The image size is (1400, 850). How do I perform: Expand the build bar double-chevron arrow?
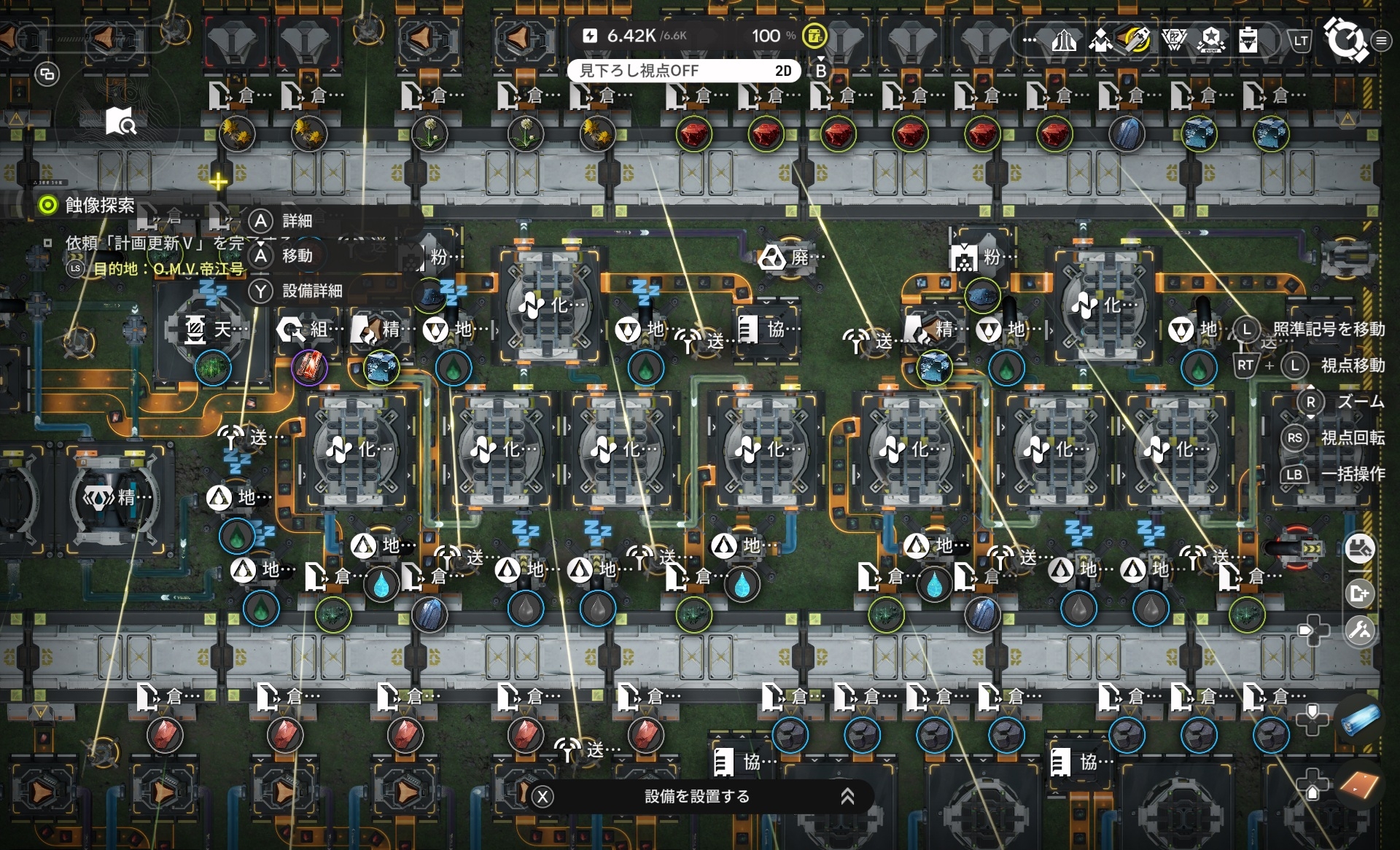tap(847, 797)
